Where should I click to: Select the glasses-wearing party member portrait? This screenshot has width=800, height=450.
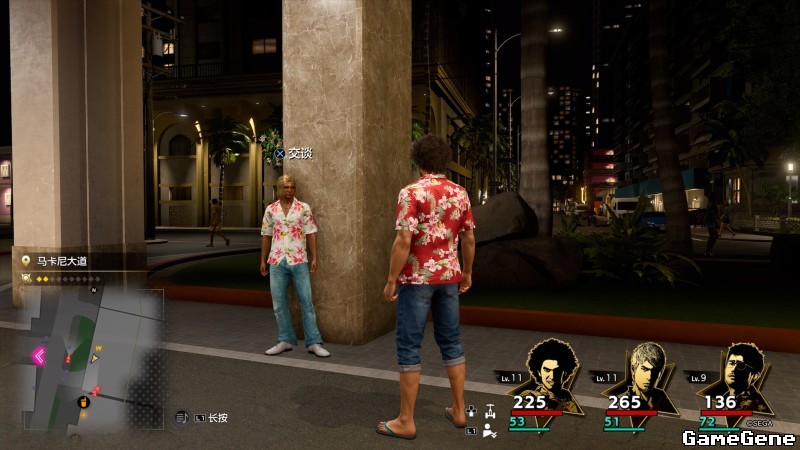[x=741, y=368]
